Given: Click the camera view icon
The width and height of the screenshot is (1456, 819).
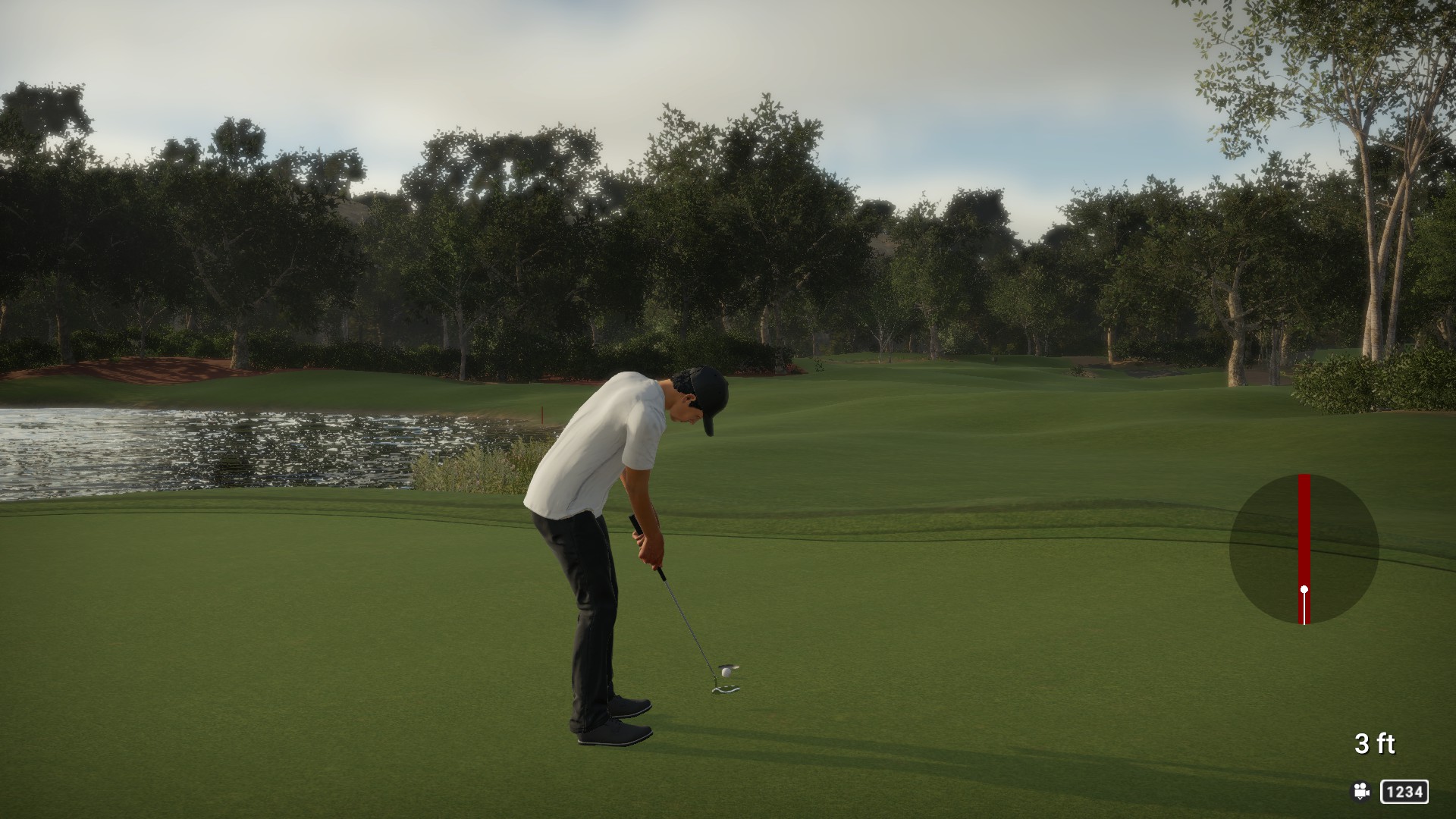Looking at the screenshot, I should pyautogui.click(x=1361, y=792).
